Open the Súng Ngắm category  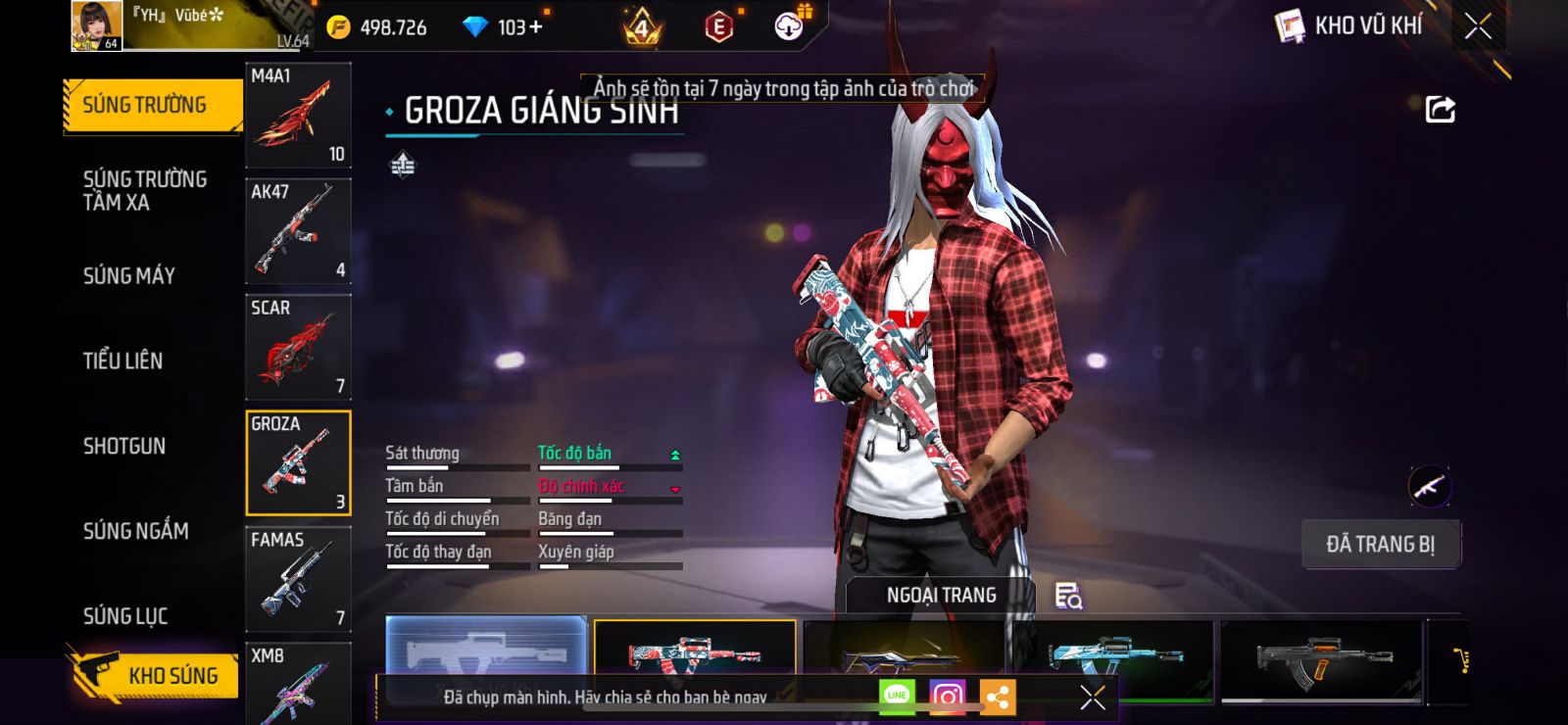(x=136, y=531)
